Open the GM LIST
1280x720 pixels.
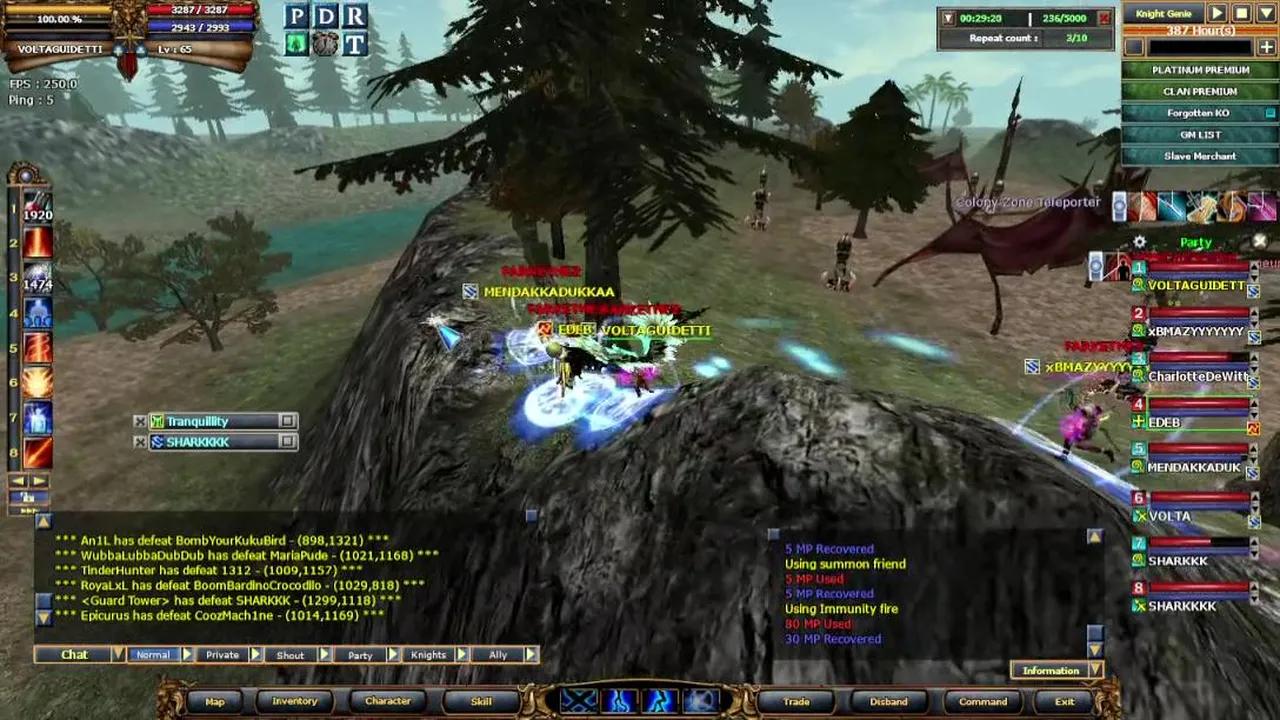[1200, 135]
